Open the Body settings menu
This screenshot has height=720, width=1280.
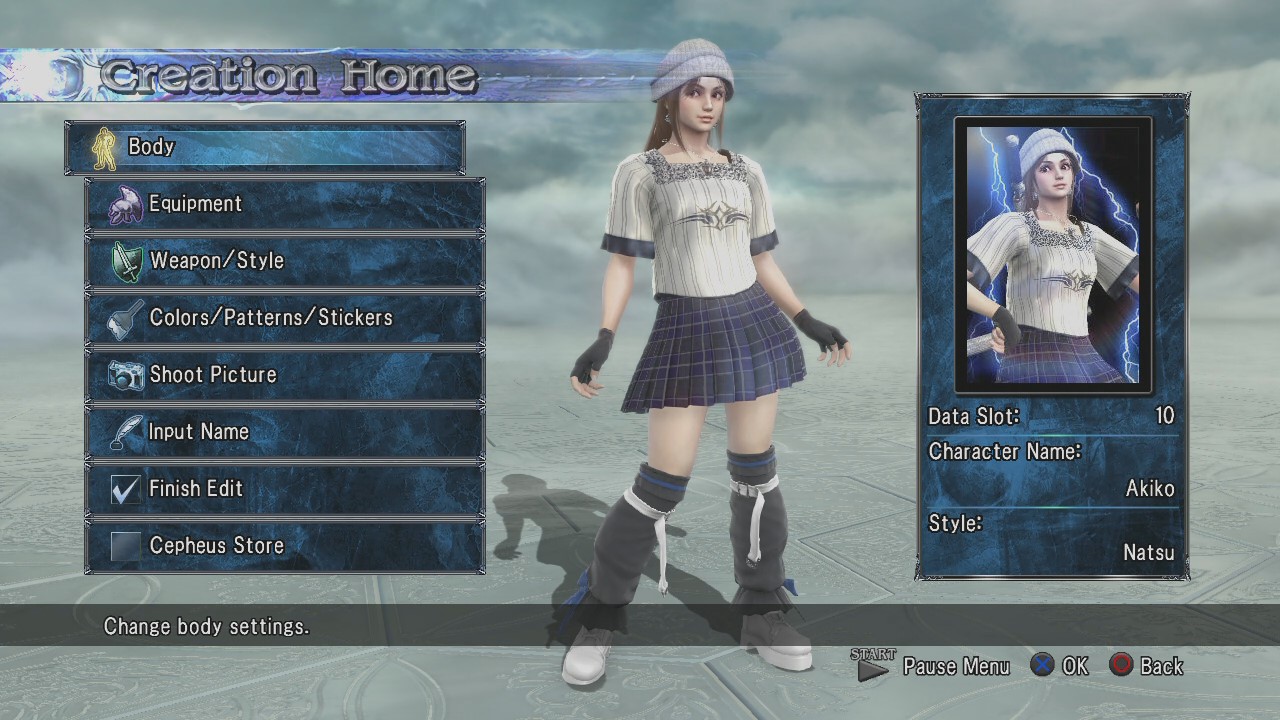click(x=265, y=147)
